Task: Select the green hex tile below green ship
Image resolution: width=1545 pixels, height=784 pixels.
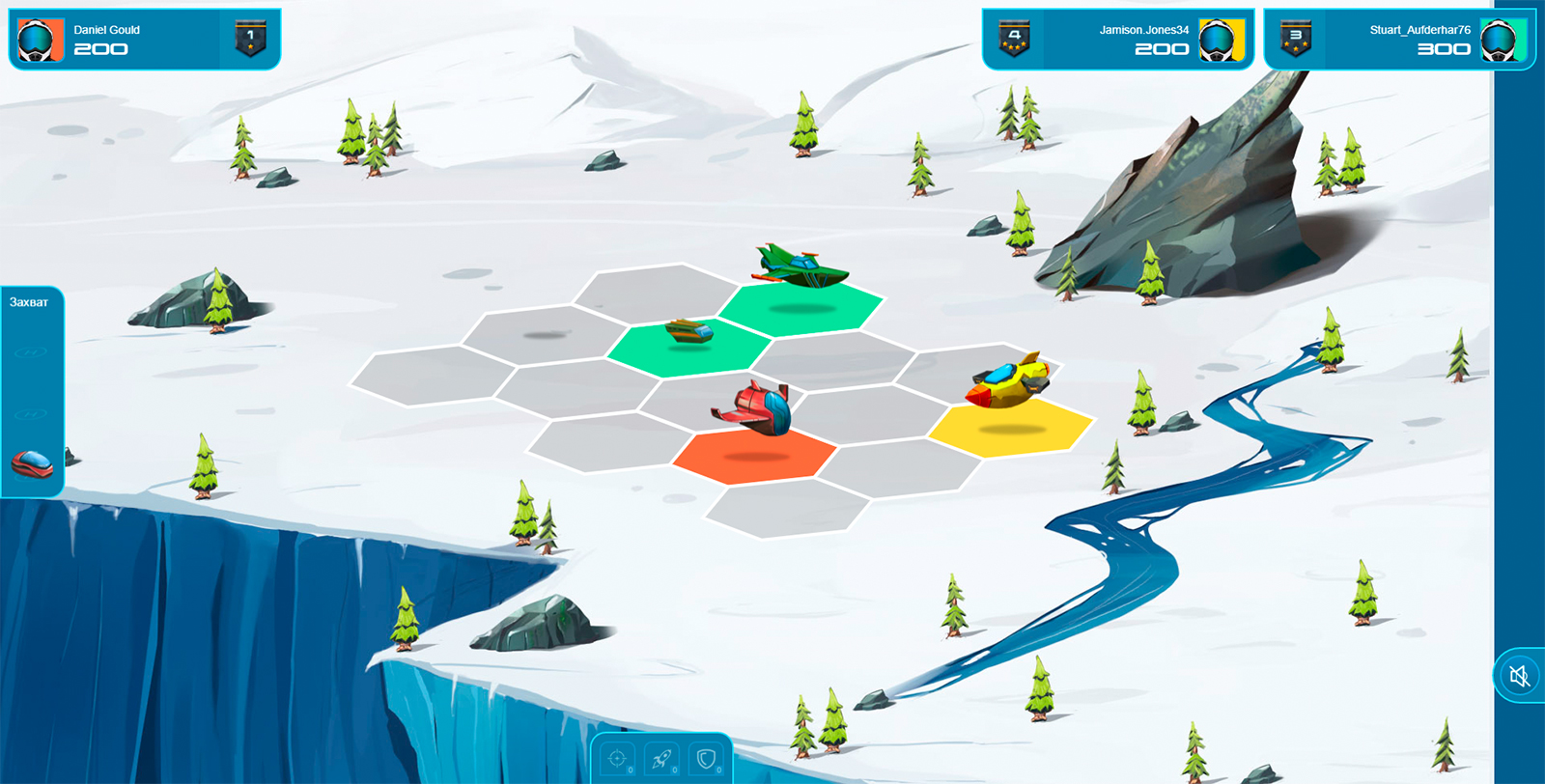Action: pos(801,308)
